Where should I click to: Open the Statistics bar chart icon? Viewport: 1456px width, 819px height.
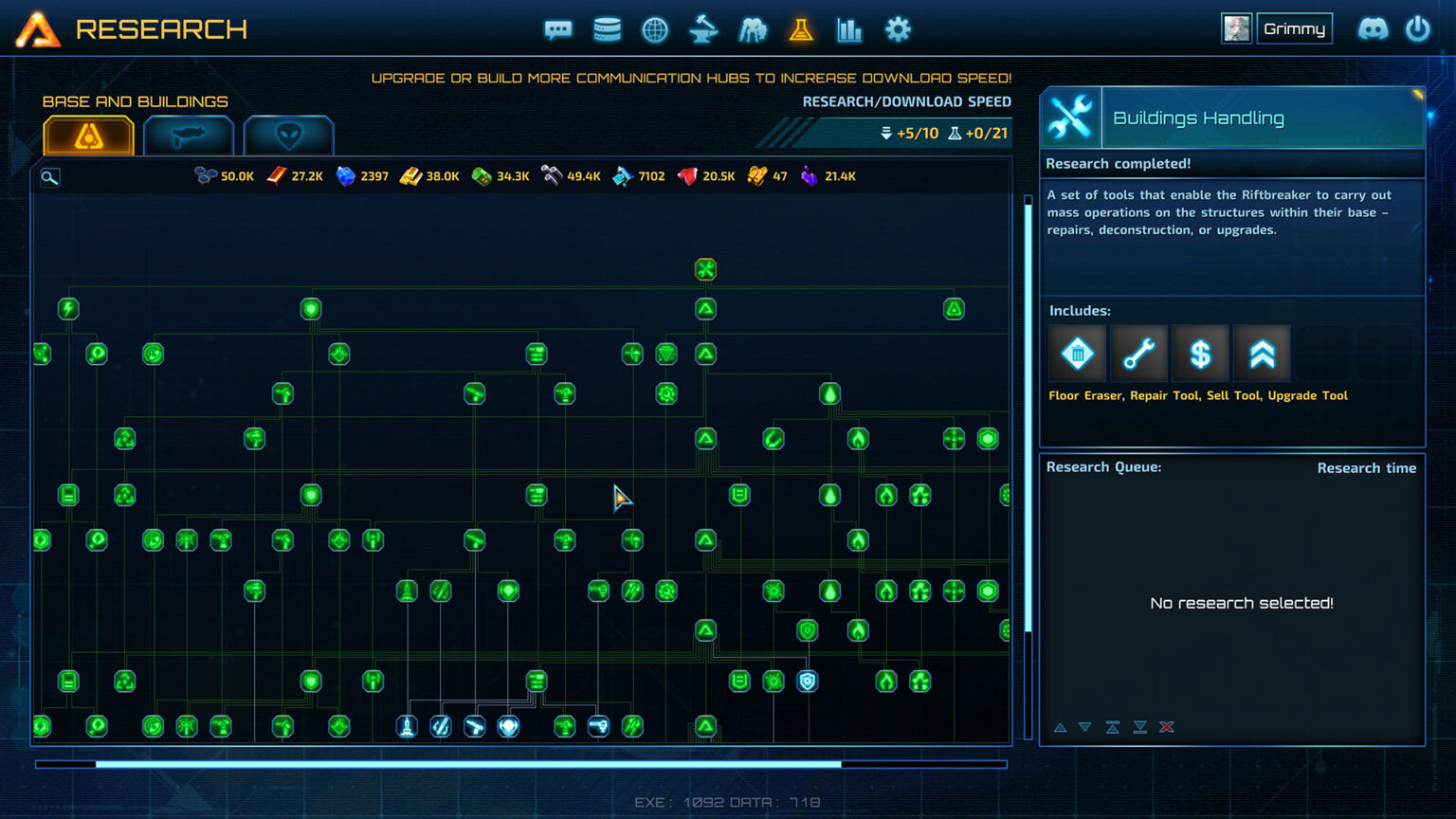pos(849,29)
